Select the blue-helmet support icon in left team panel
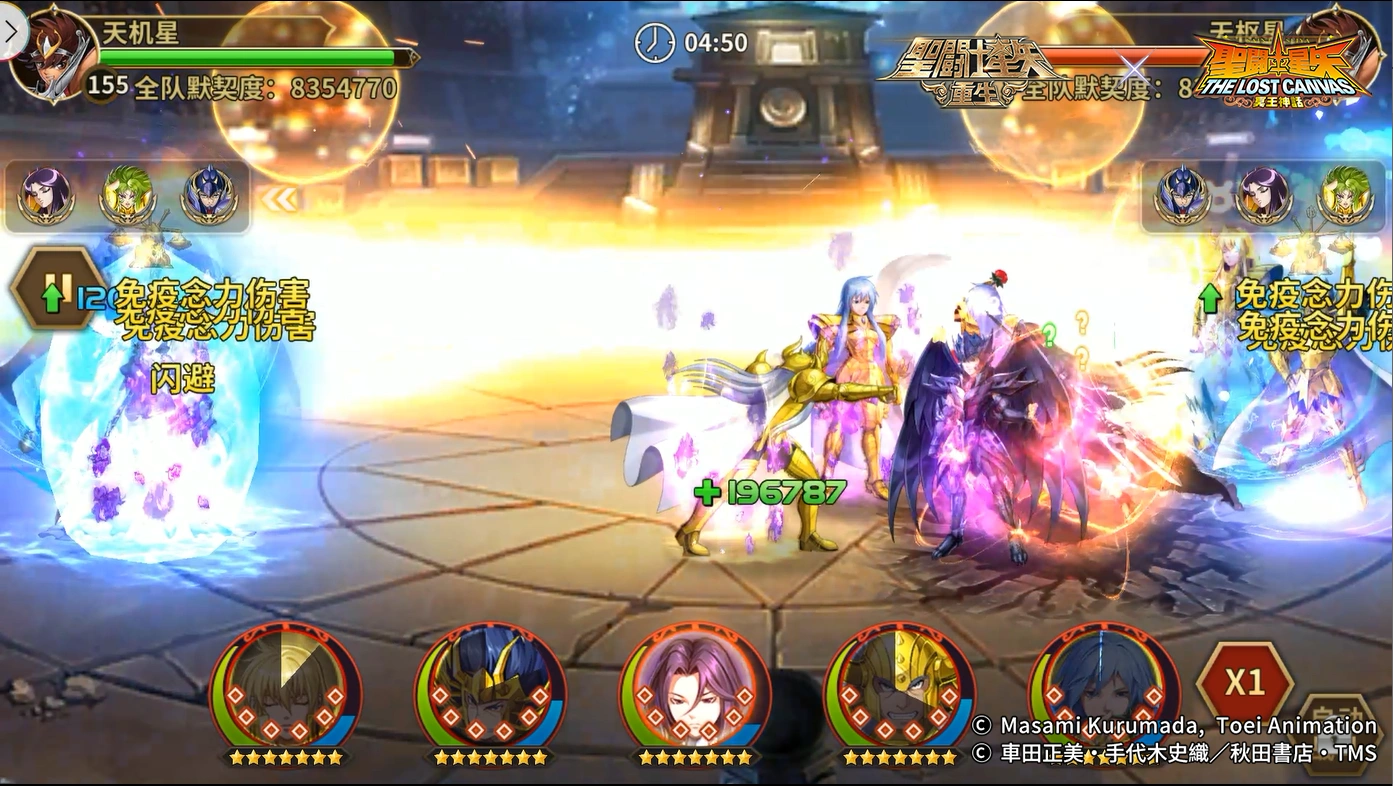 (209, 196)
